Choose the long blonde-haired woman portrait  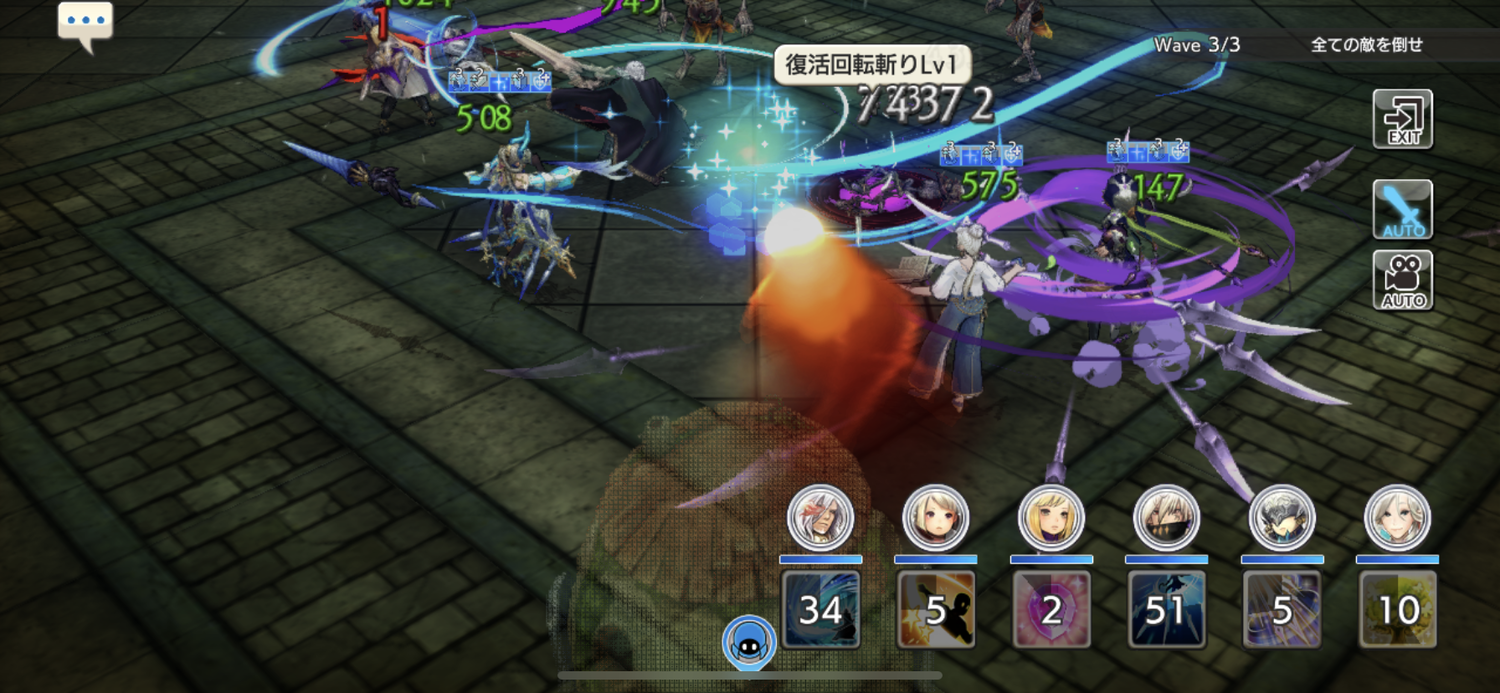pyautogui.click(x=1051, y=517)
